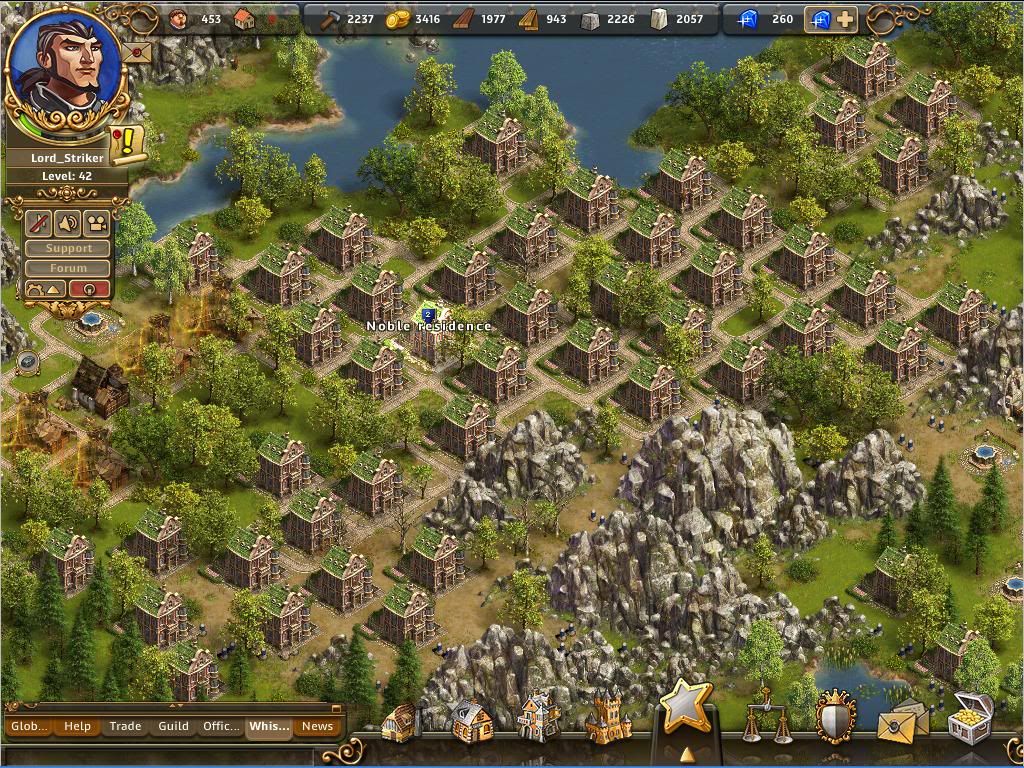Open the quest scroll with exclamation mark
This screenshot has width=1024, height=768.
[x=128, y=145]
